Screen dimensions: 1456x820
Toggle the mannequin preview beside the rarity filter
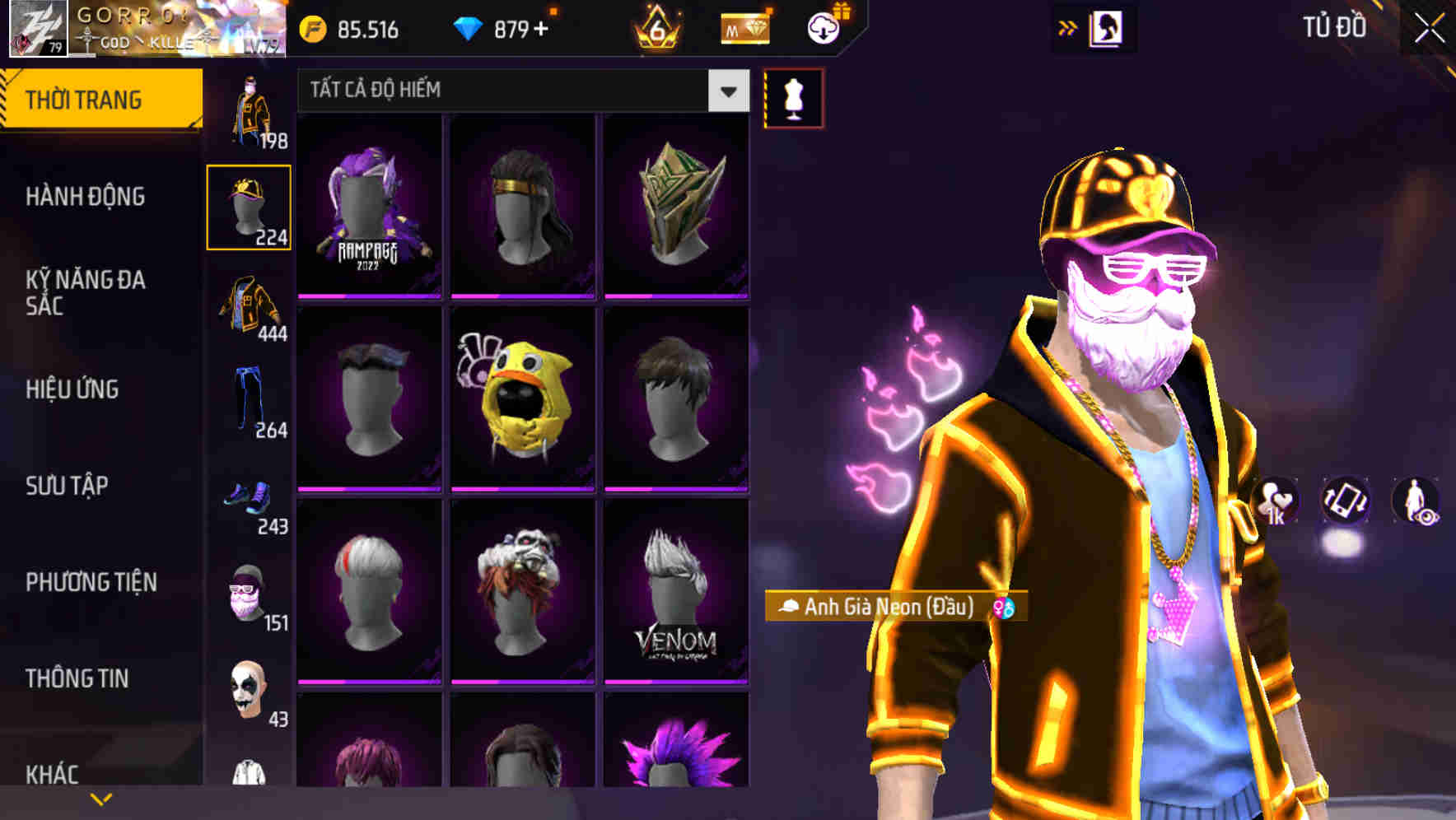pos(792,96)
